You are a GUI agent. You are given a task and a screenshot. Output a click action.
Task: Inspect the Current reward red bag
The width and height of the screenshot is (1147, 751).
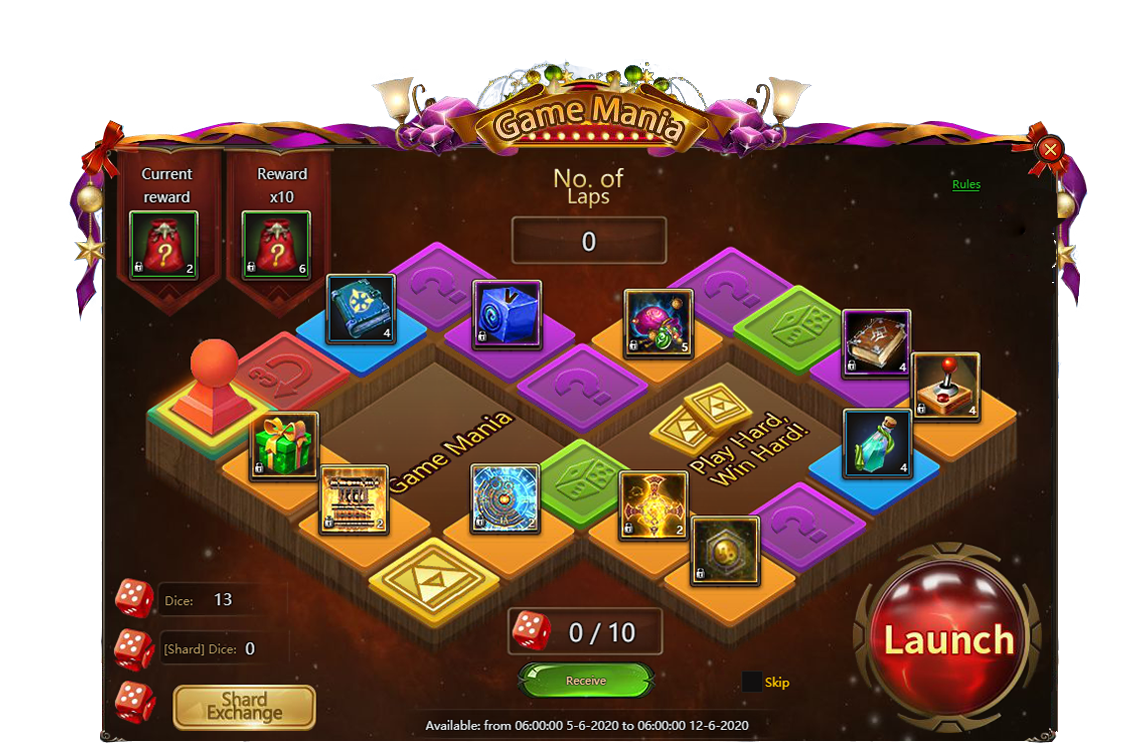click(164, 246)
